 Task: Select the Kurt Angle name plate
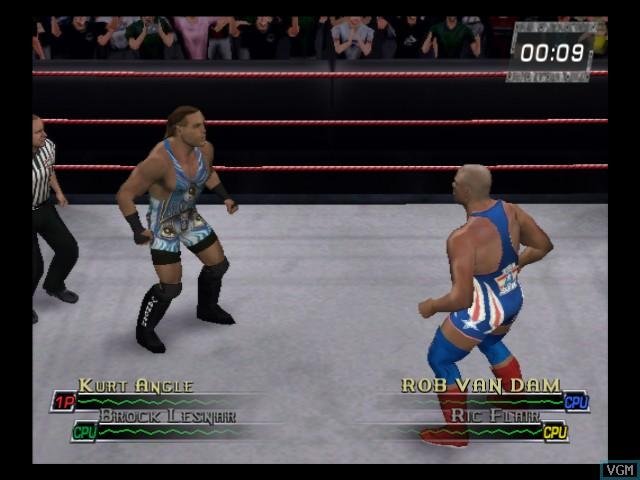click(x=136, y=386)
